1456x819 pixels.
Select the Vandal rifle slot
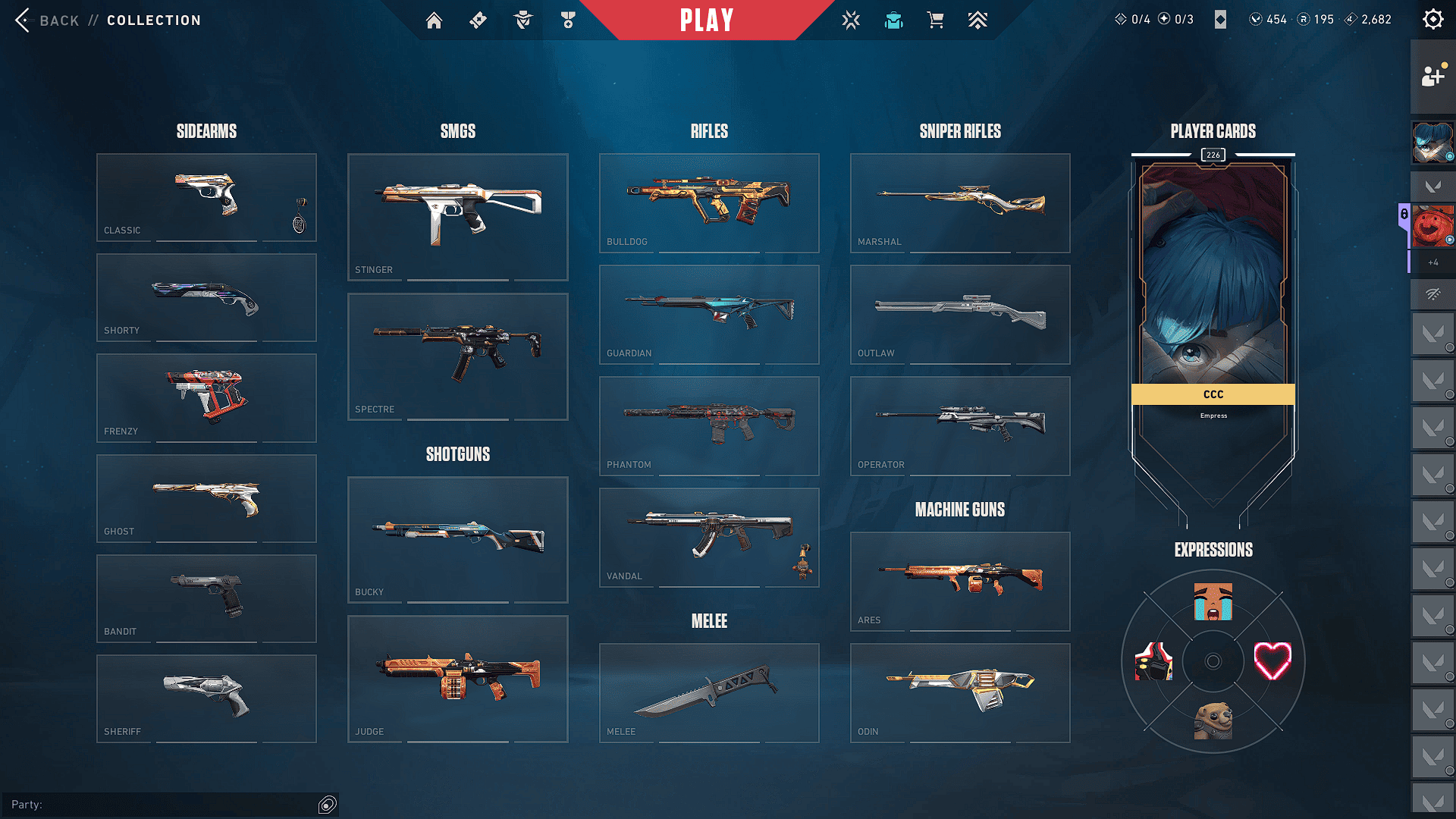(709, 537)
